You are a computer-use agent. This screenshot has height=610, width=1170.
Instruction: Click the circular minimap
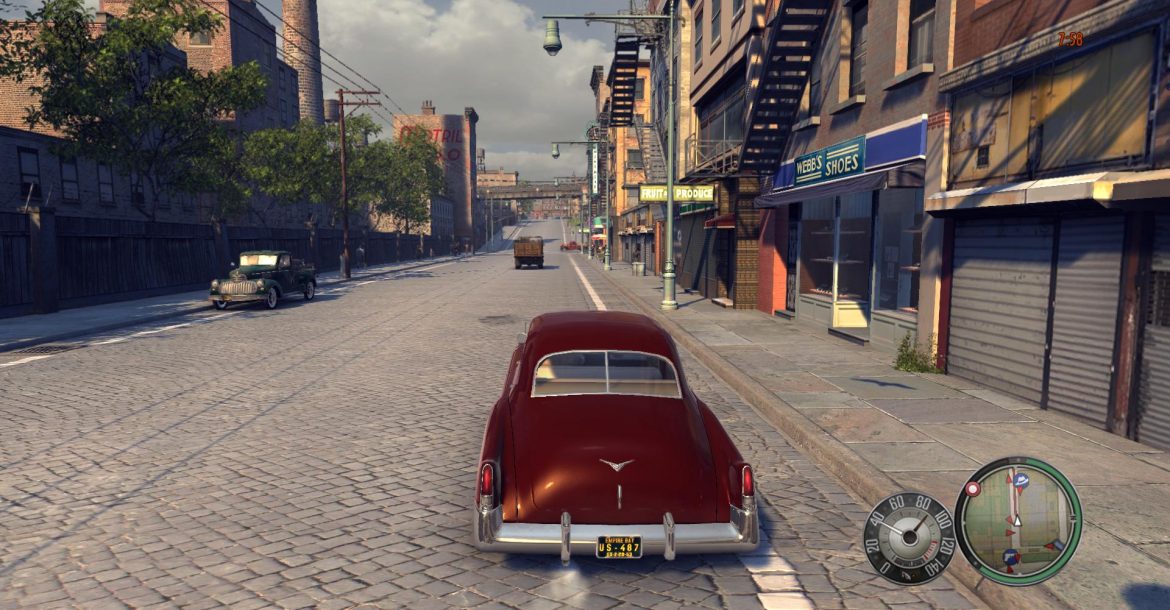1017,520
